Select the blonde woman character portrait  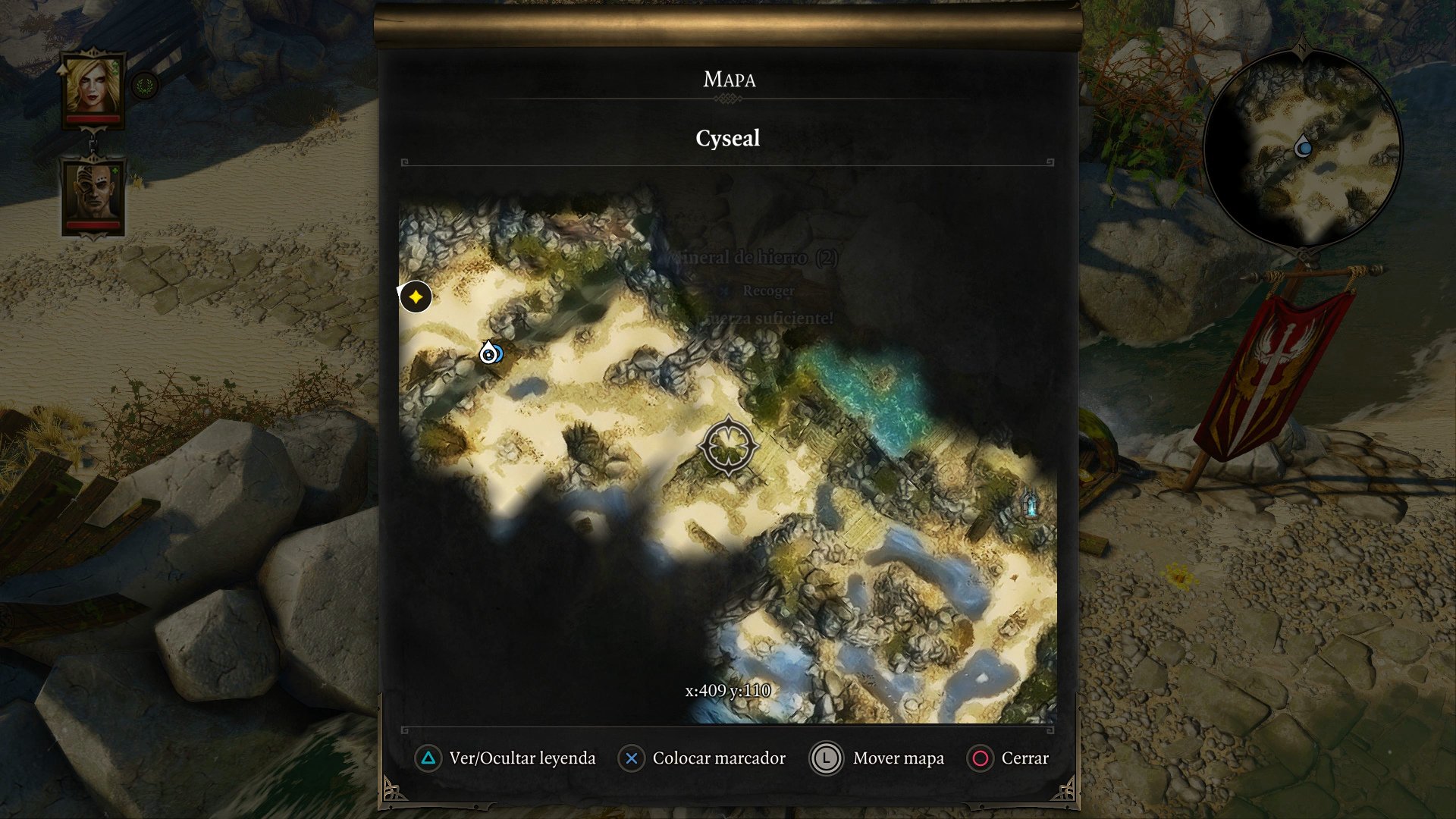tap(93, 86)
